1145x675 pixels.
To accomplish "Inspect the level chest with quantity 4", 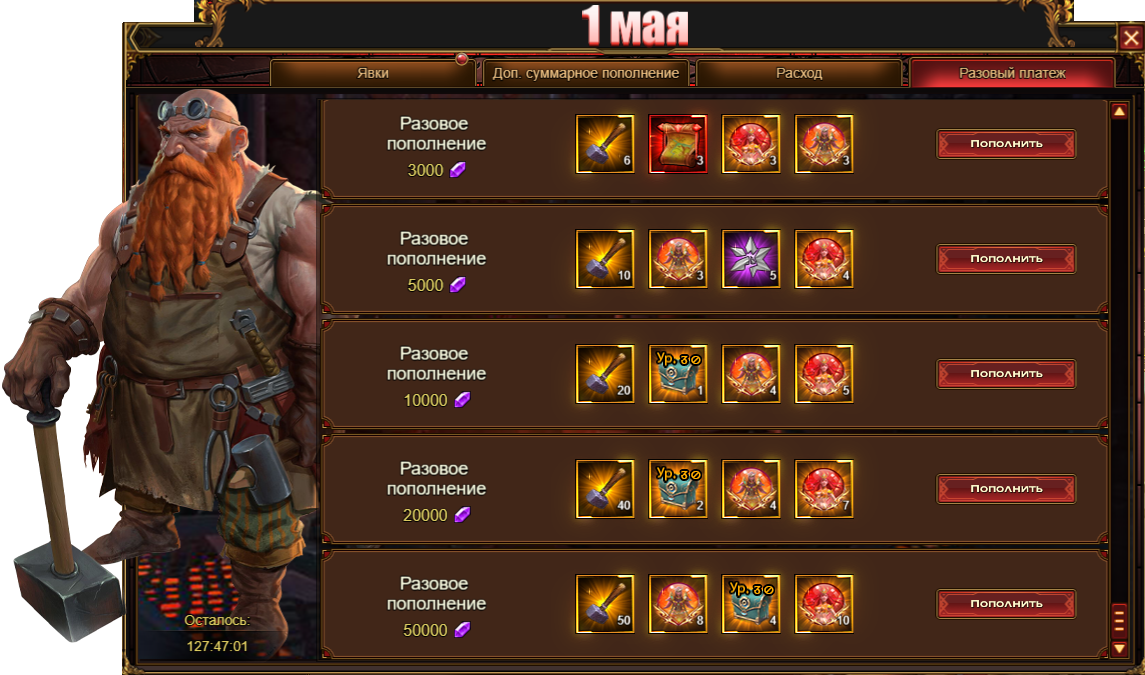I will pyautogui.click(x=751, y=604).
